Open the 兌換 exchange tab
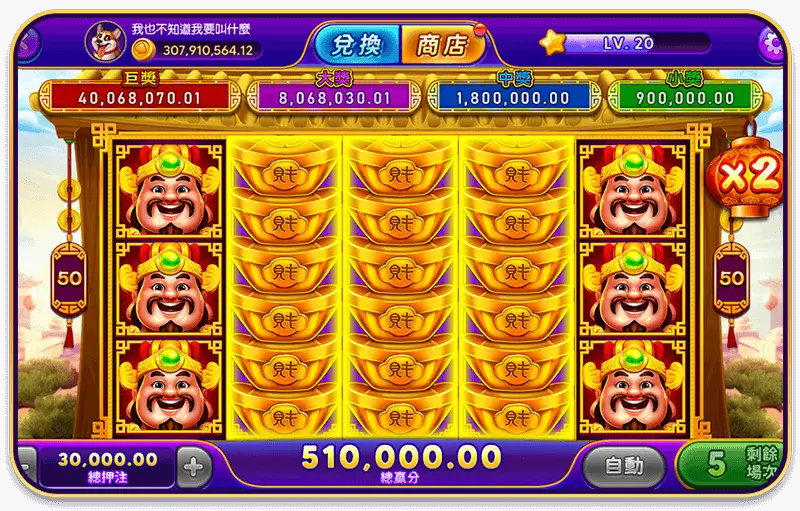800x511 pixels. [358, 43]
